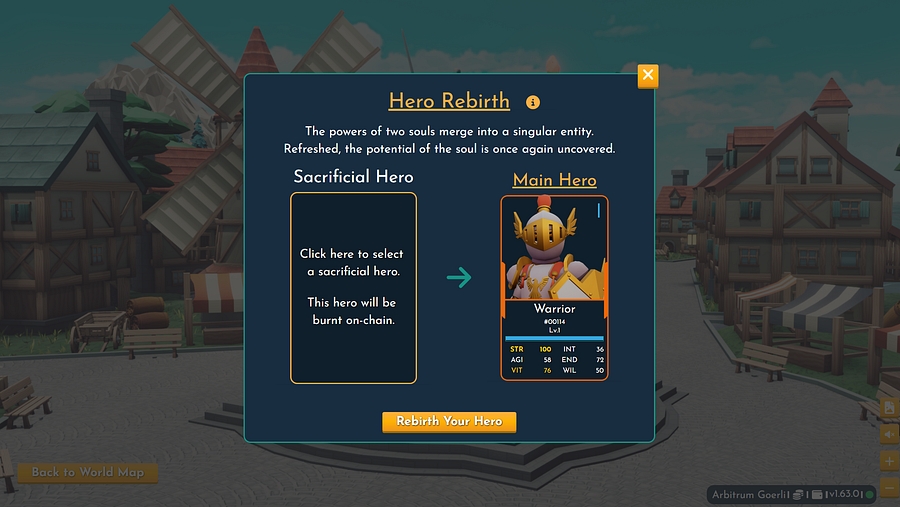Click the Rebirth Your Hero button
Viewport: 900px width, 507px height.
[449, 421]
